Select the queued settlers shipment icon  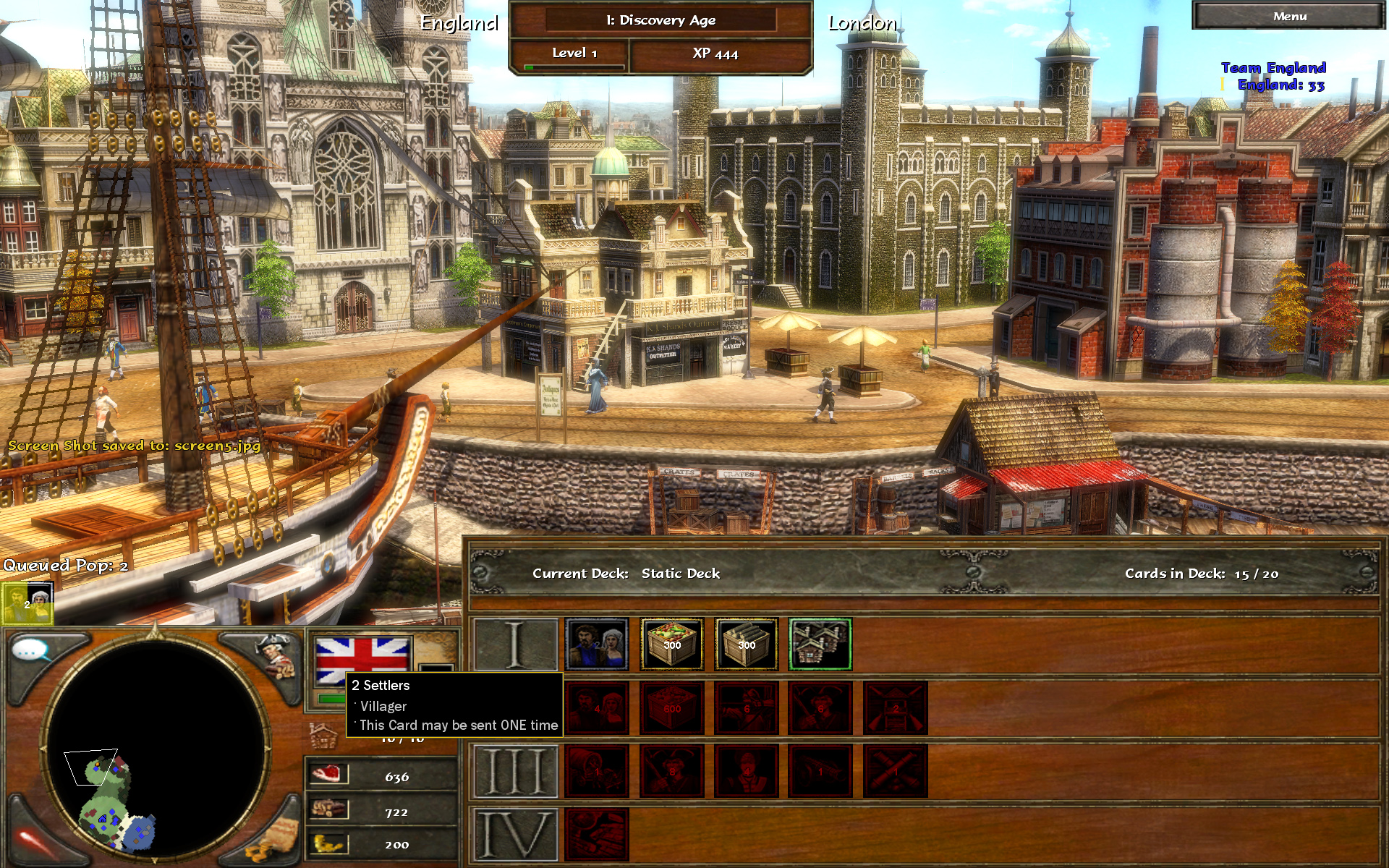coord(27,603)
